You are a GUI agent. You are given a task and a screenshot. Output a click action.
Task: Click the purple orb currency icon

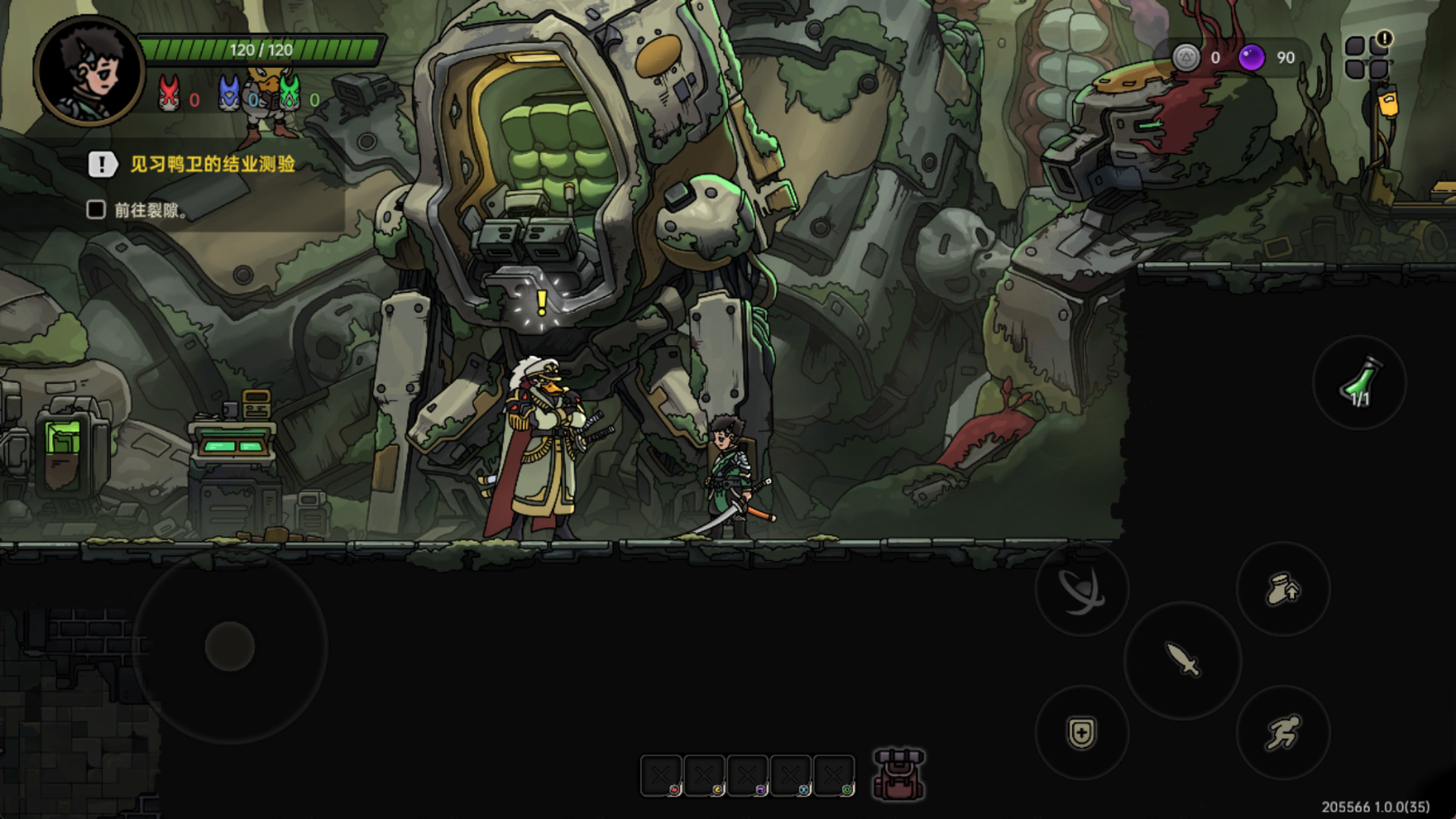1251,58
